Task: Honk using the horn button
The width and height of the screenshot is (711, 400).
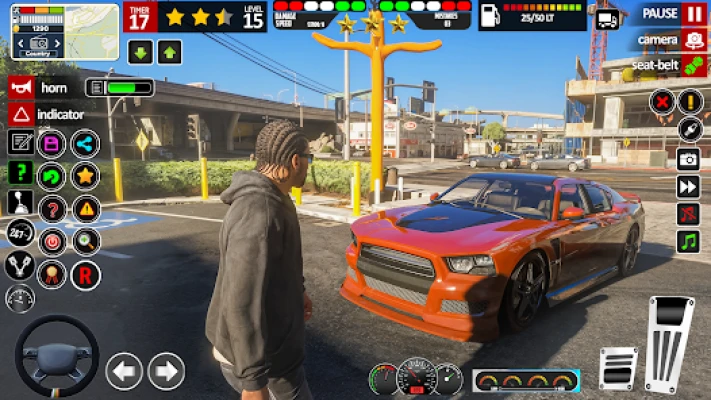Action: pyautogui.click(x=20, y=88)
